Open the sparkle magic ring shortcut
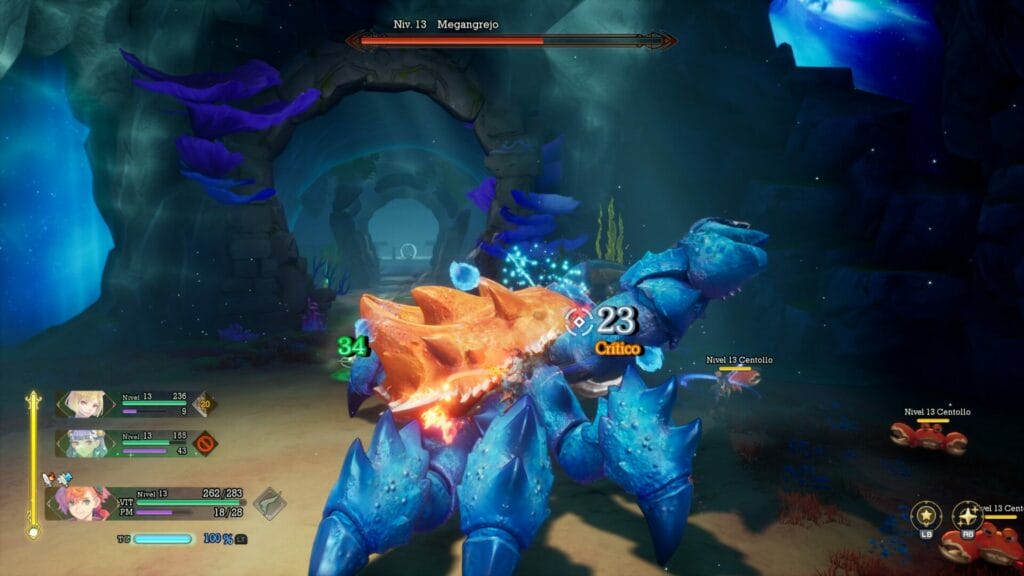This screenshot has height=576, width=1024. (967, 516)
